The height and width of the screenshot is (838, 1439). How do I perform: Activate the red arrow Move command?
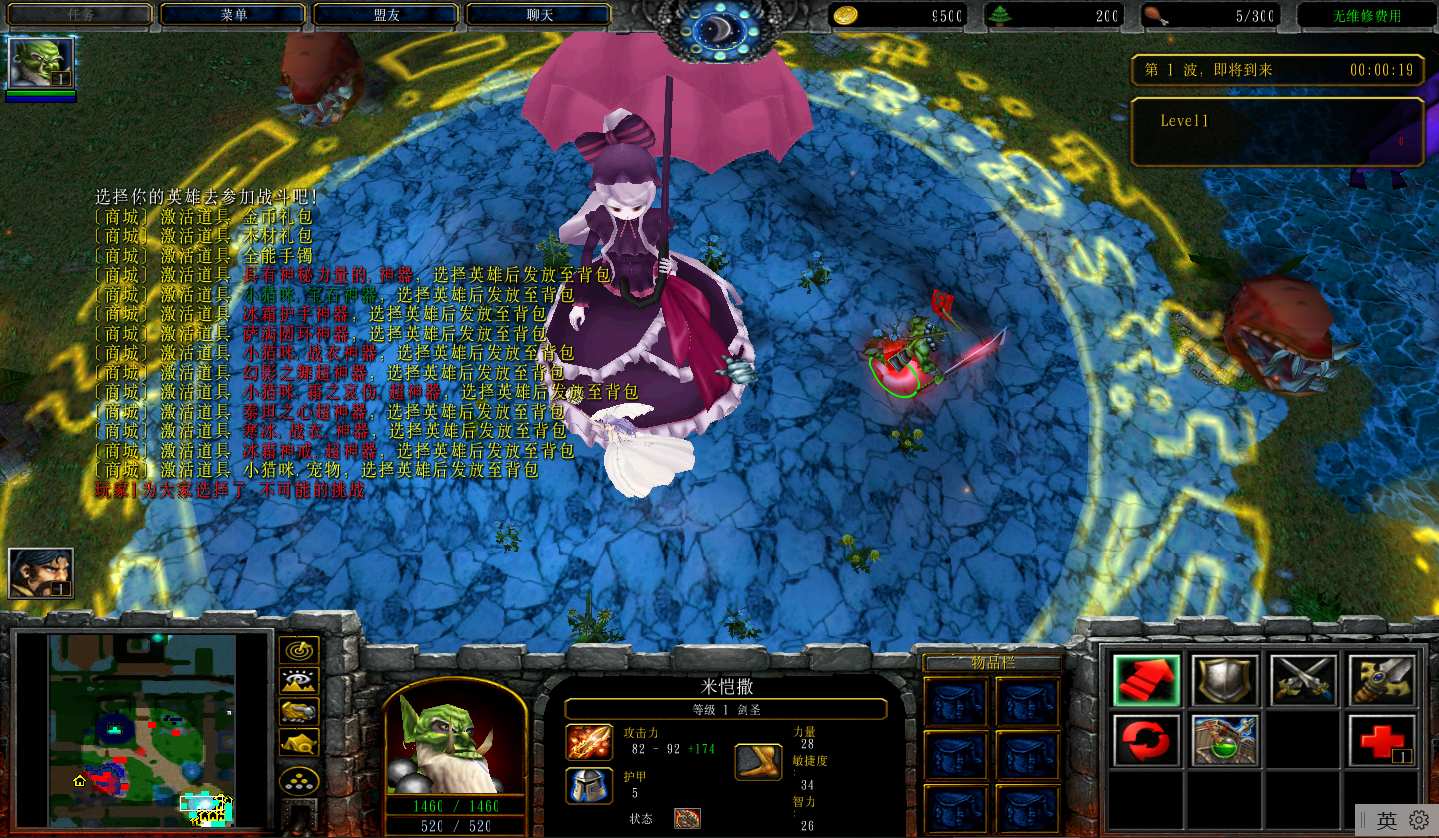click(1146, 681)
